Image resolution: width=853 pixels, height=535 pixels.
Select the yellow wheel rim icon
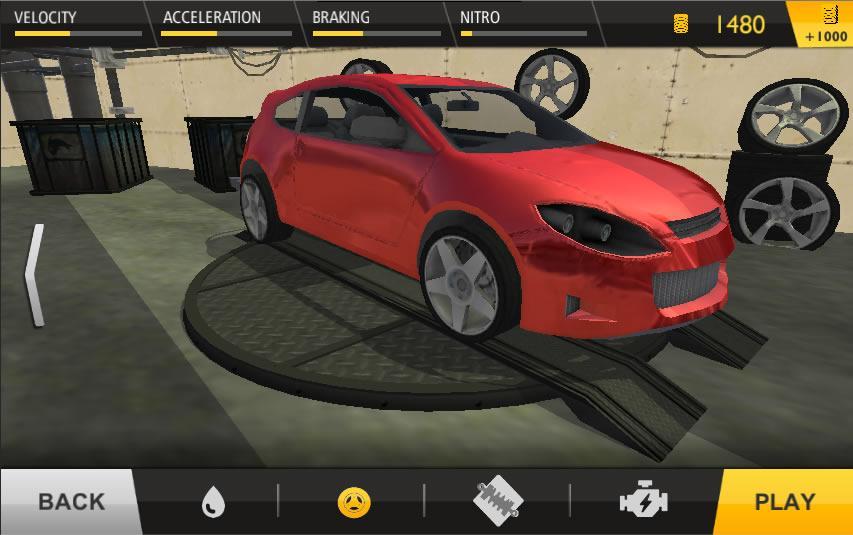pos(354,502)
